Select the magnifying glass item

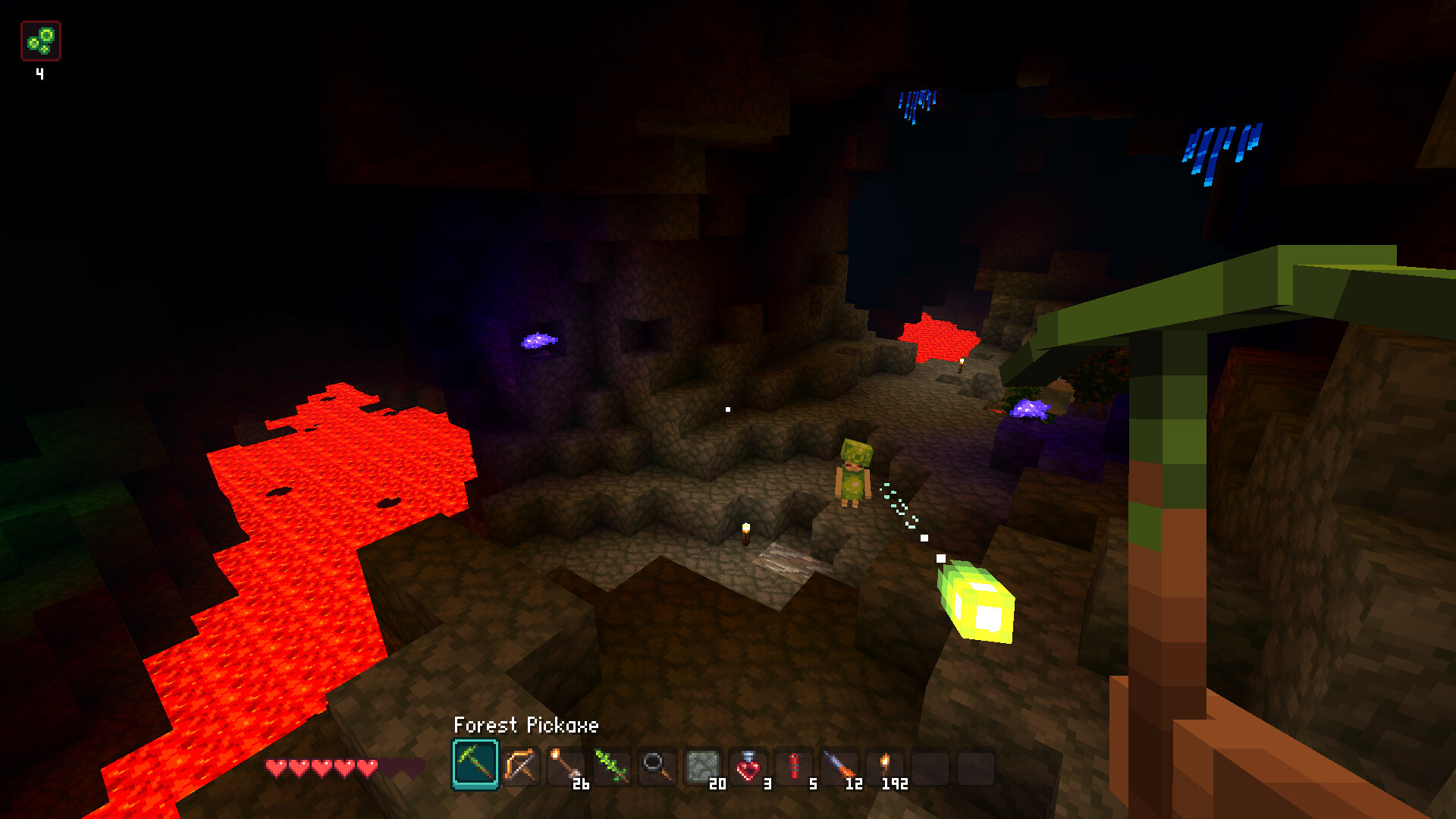coord(657,766)
